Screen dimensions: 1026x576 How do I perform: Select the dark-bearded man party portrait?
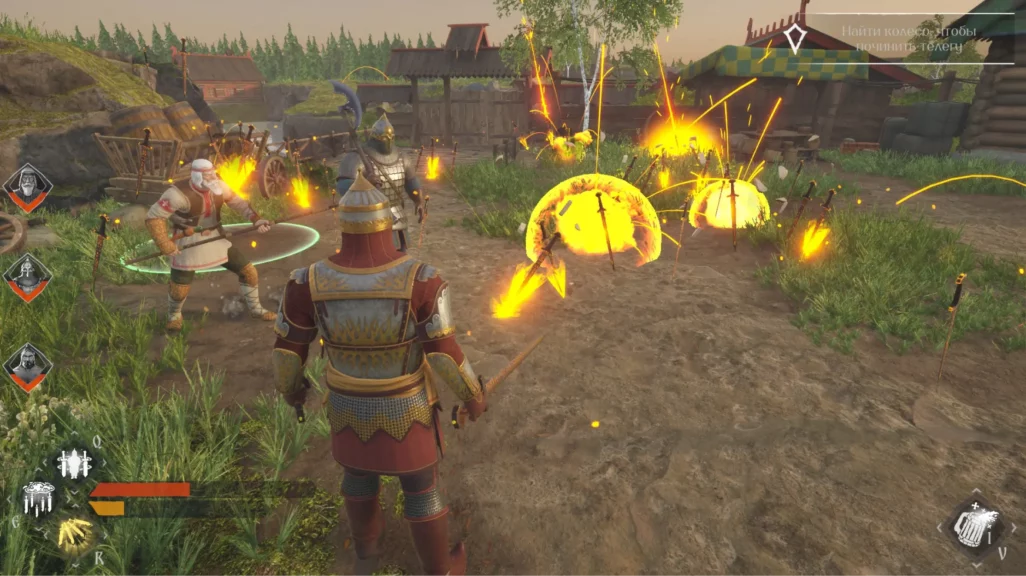coord(27,366)
